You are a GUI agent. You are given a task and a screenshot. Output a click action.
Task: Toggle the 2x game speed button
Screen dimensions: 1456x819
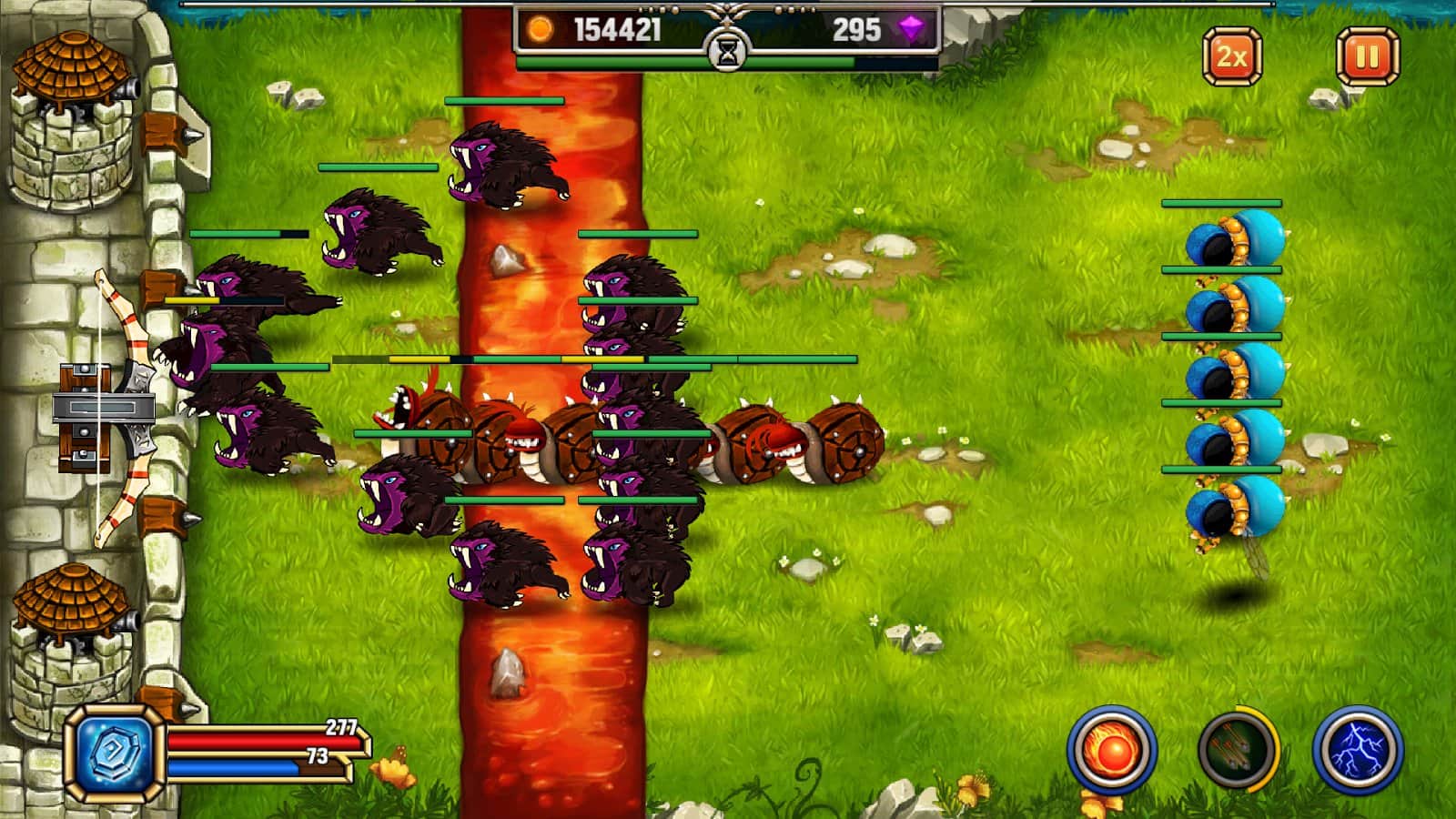coord(1232,56)
